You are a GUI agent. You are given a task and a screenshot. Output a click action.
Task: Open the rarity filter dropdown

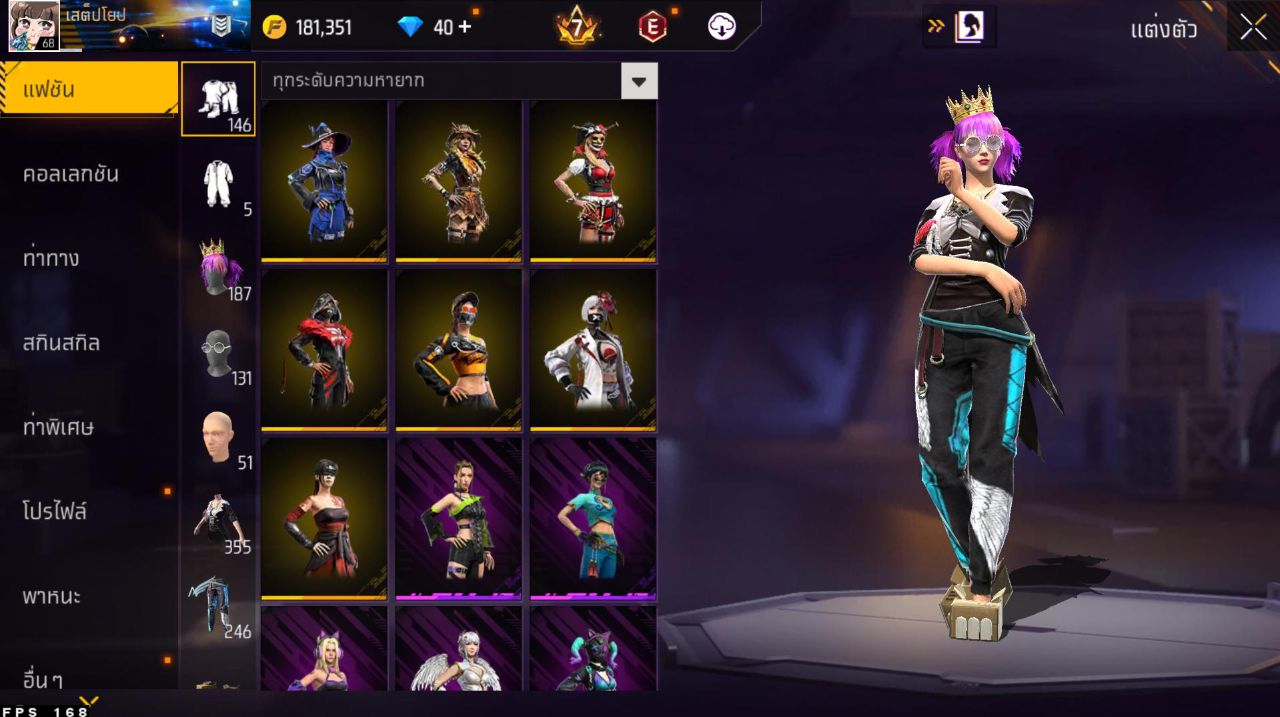(x=639, y=80)
